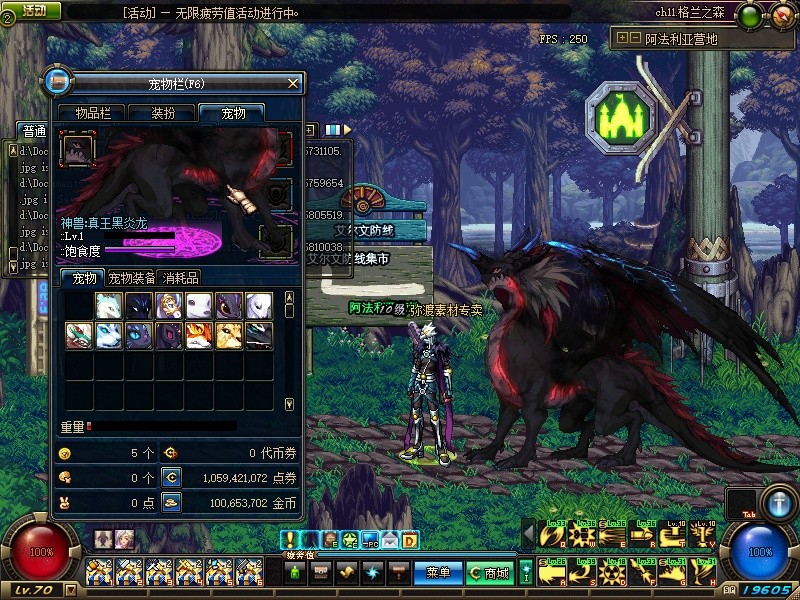Click the green potion quick slot
This screenshot has width=800, height=600.
click(297, 573)
